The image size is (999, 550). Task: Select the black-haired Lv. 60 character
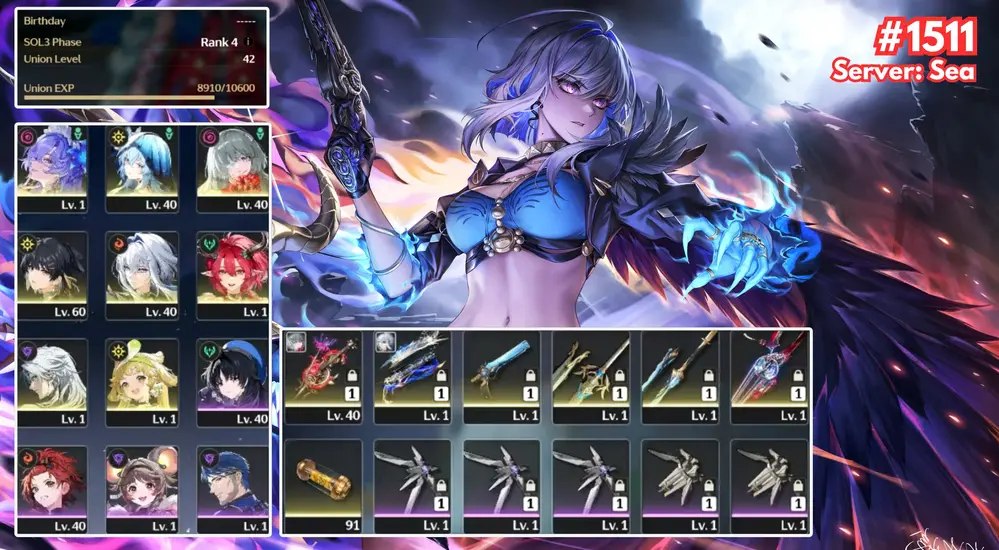[53, 273]
